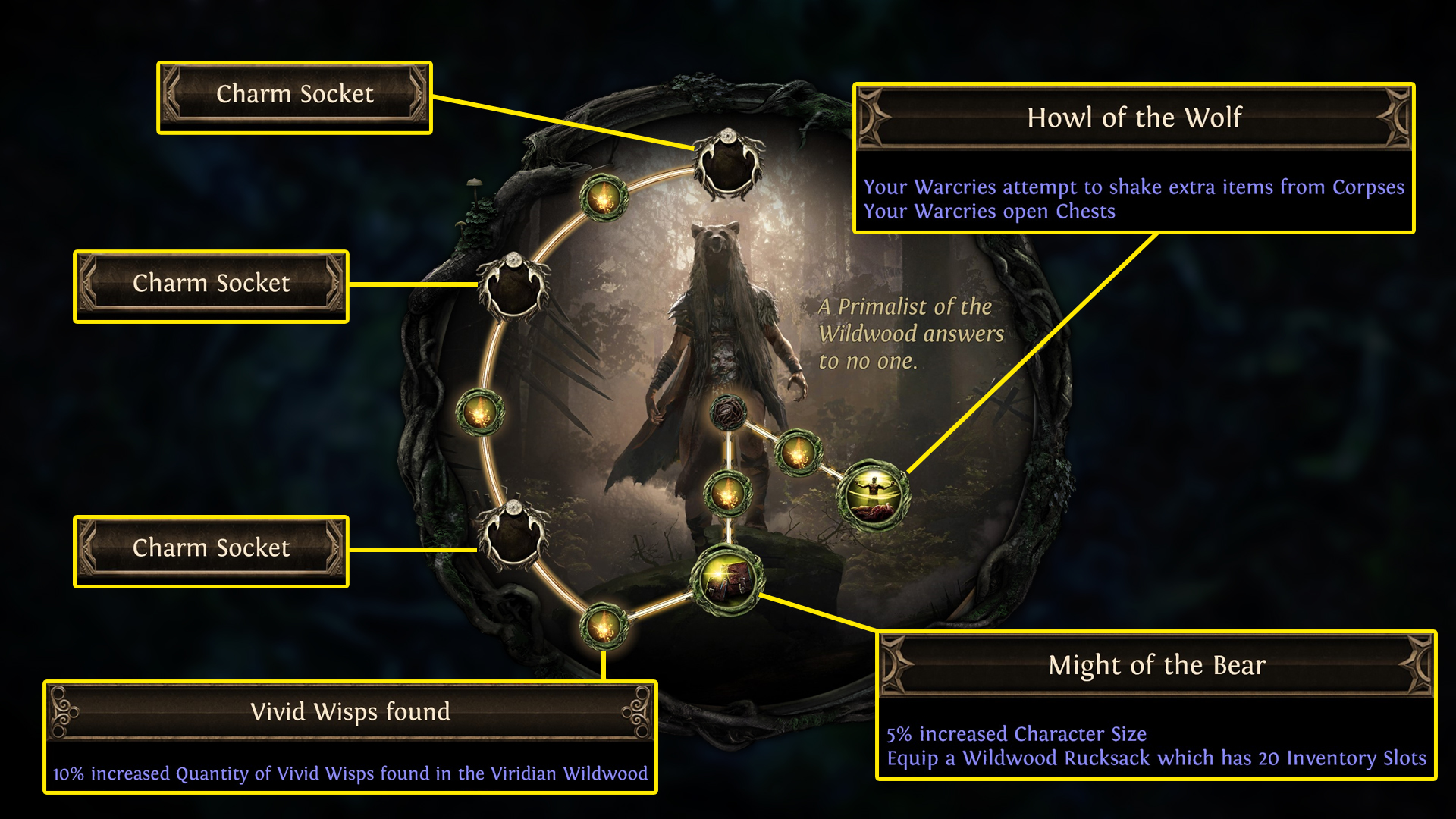Click the Vivid Wisps found tooltip title
1456x819 pixels.
click(350, 712)
